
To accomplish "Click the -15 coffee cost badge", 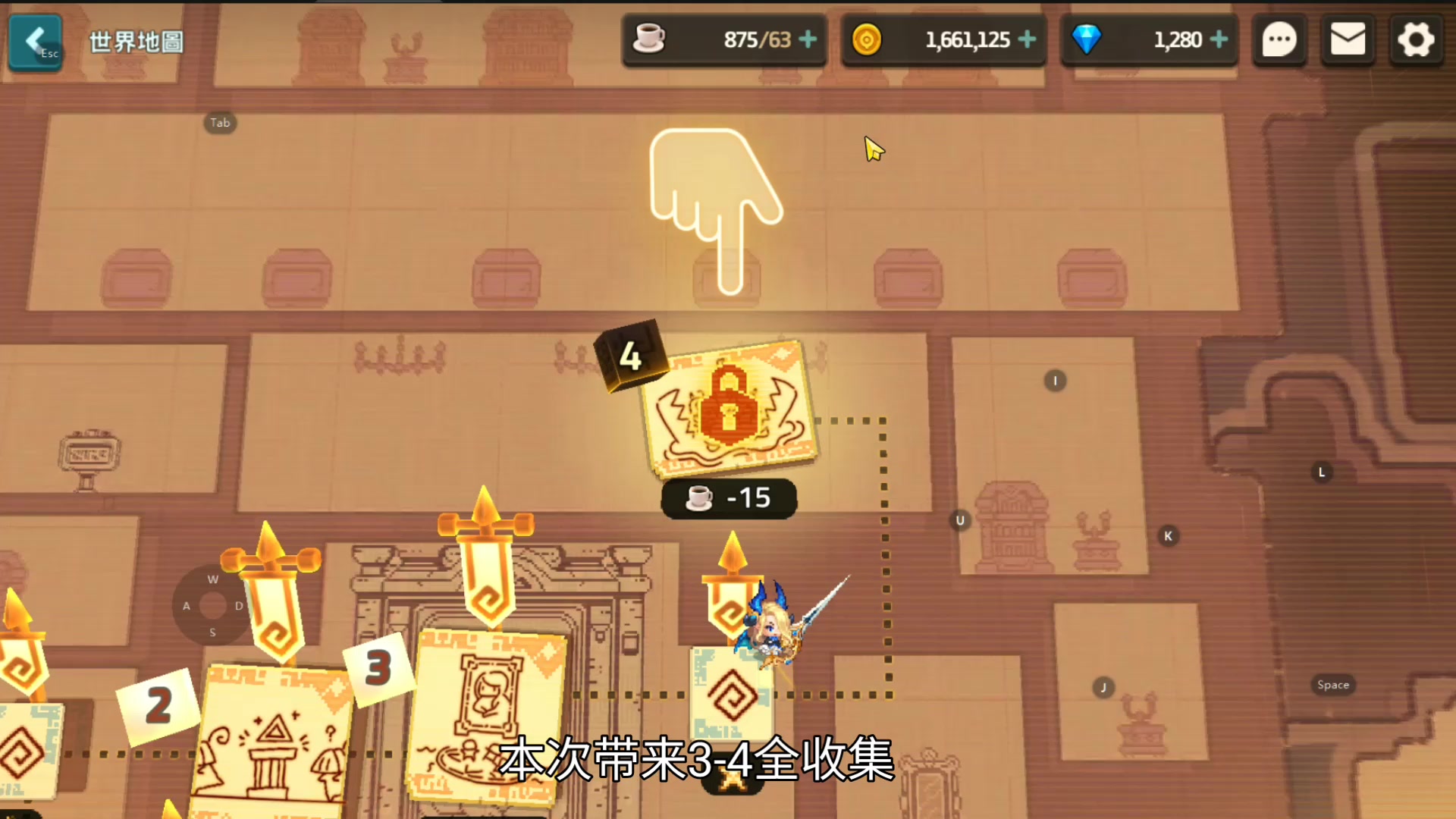I will click(x=729, y=498).
